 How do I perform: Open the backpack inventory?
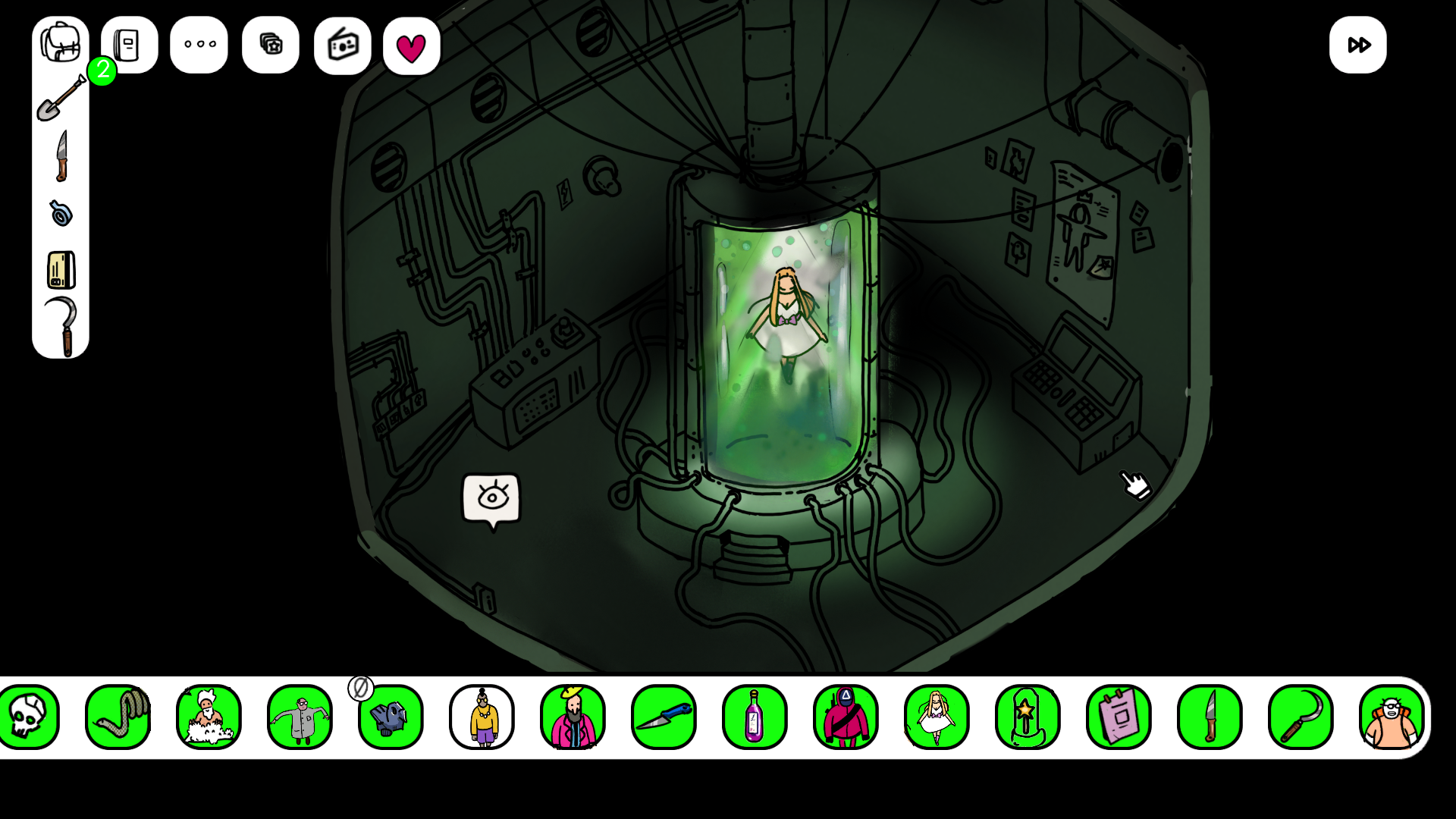(61, 43)
